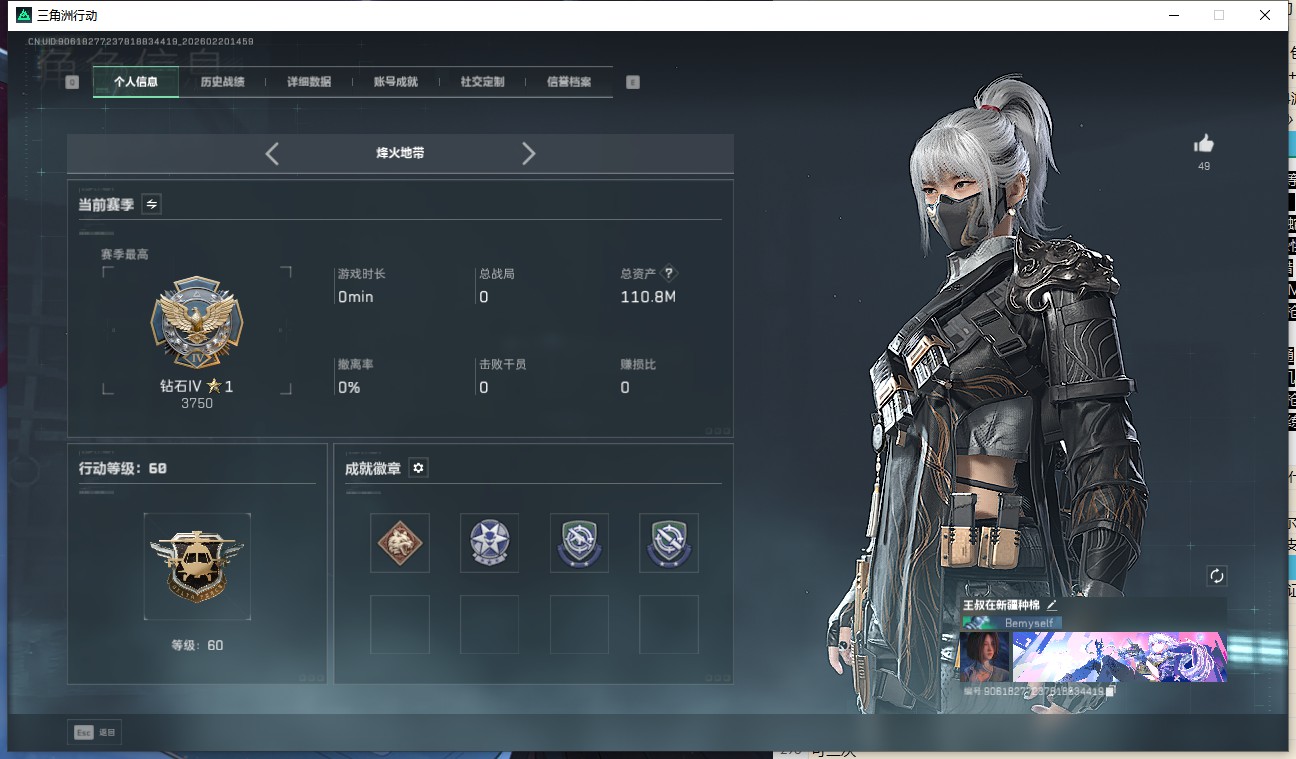Screen dimensions: 1296x759
Task: Click the right arrow next to 烽火地带
Action: 528,153
